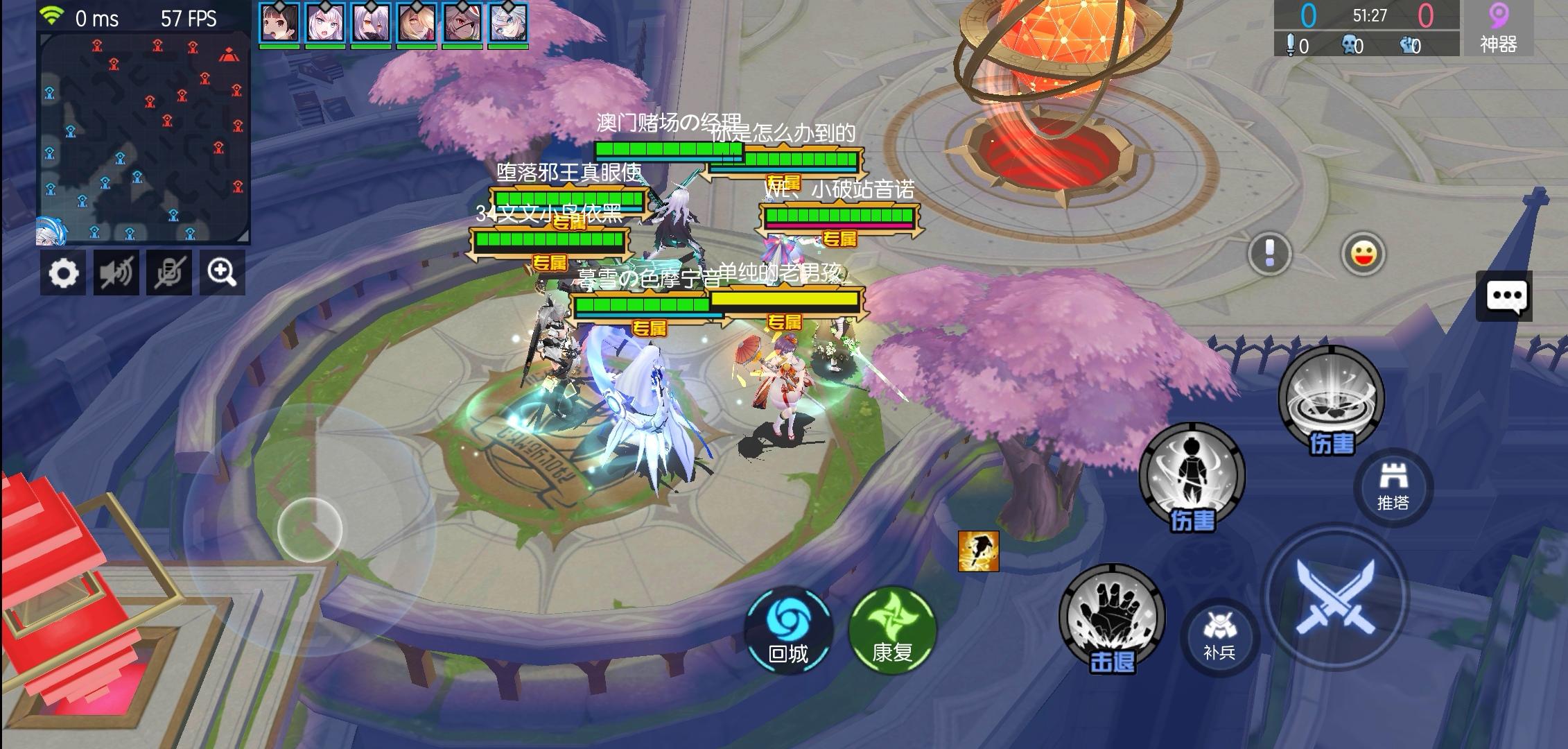This screenshot has height=749, width=1568.
Task: Tap the exclamation alert ping
Action: (1270, 254)
